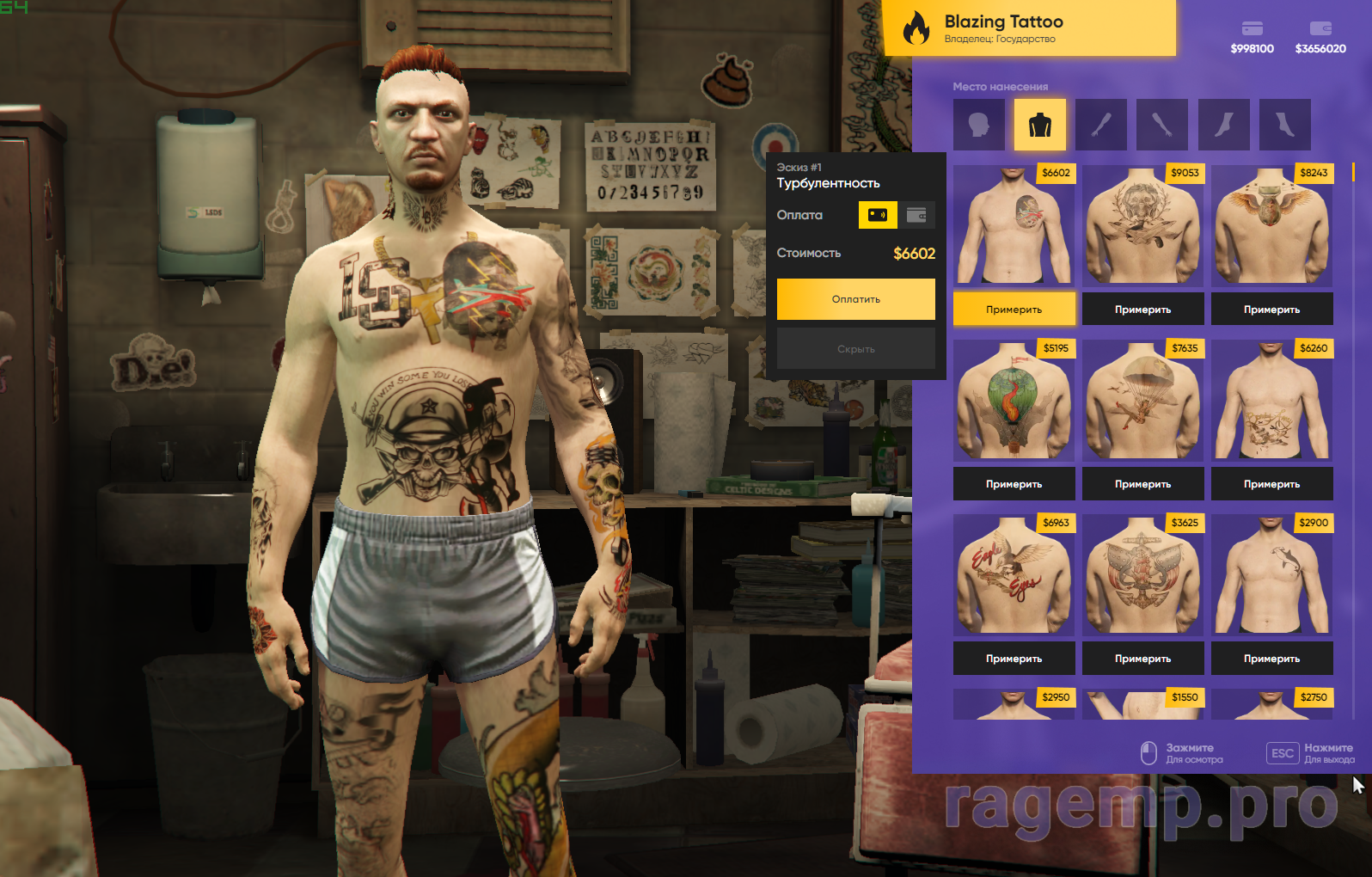Try on the $3625 back tattoo

pos(1142,659)
